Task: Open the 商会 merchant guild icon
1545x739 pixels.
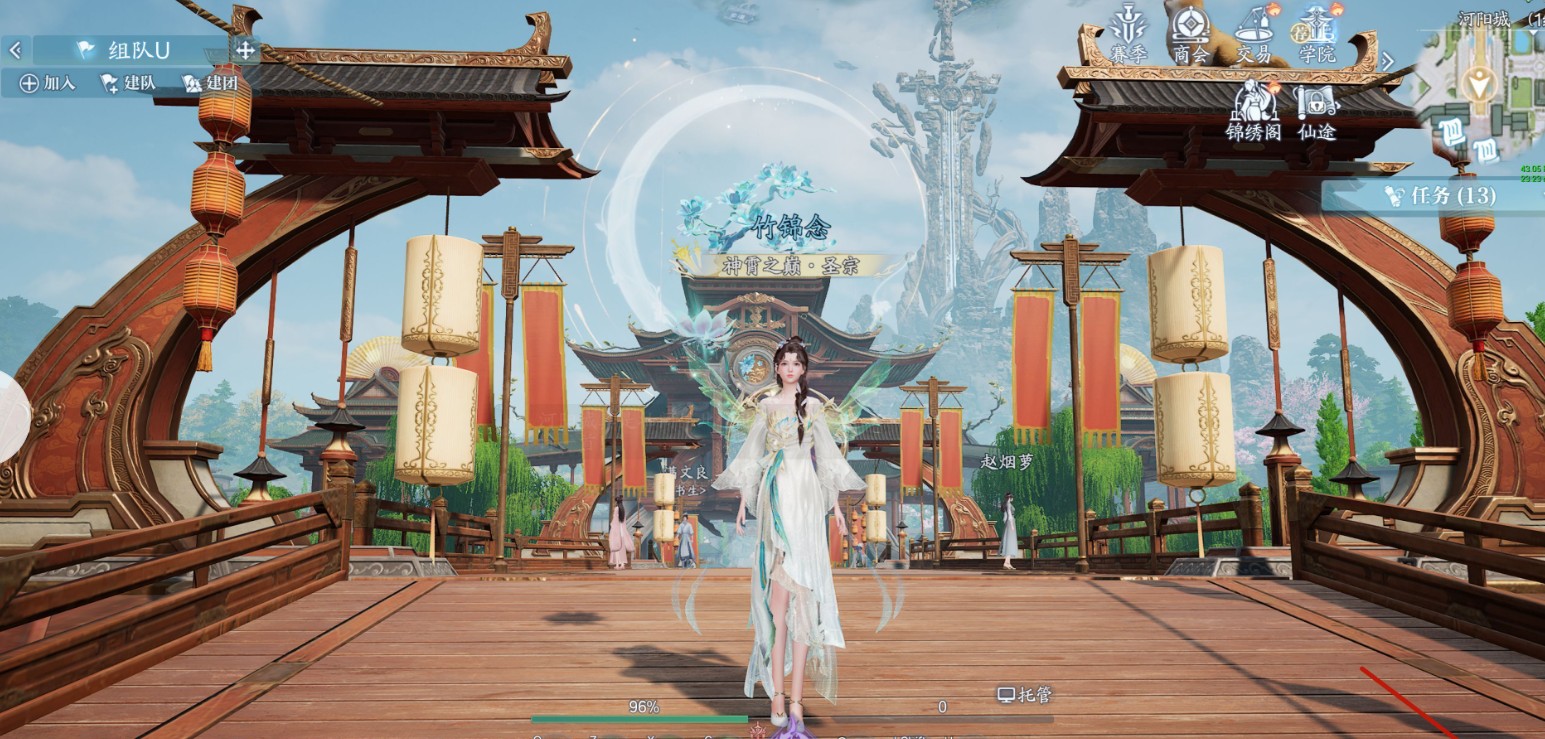Action: point(1190,34)
